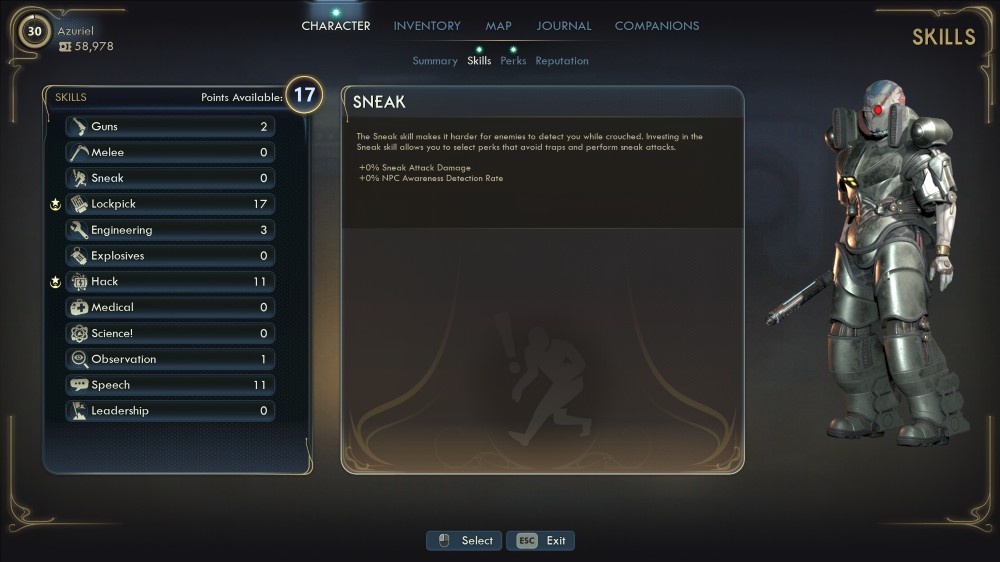This screenshot has width=1000, height=562.
Task: Exit the skills screen
Action: point(541,541)
